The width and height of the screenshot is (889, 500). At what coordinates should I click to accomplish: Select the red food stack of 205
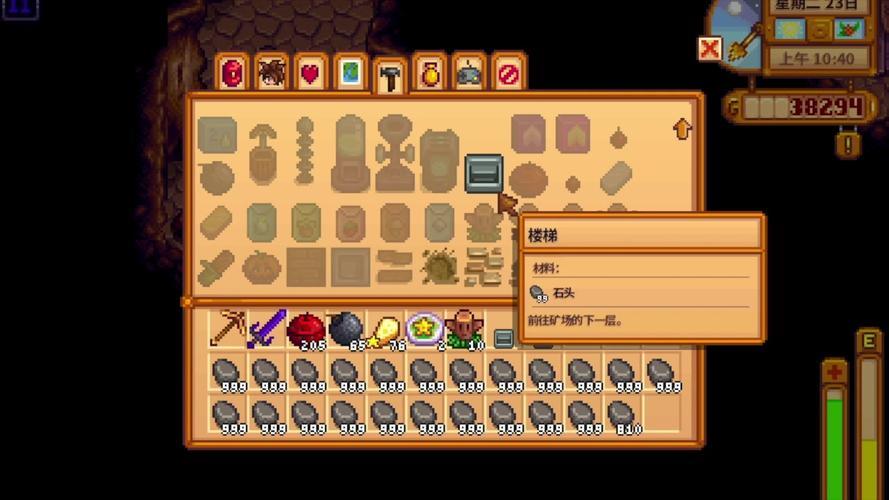tap(307, 328)
